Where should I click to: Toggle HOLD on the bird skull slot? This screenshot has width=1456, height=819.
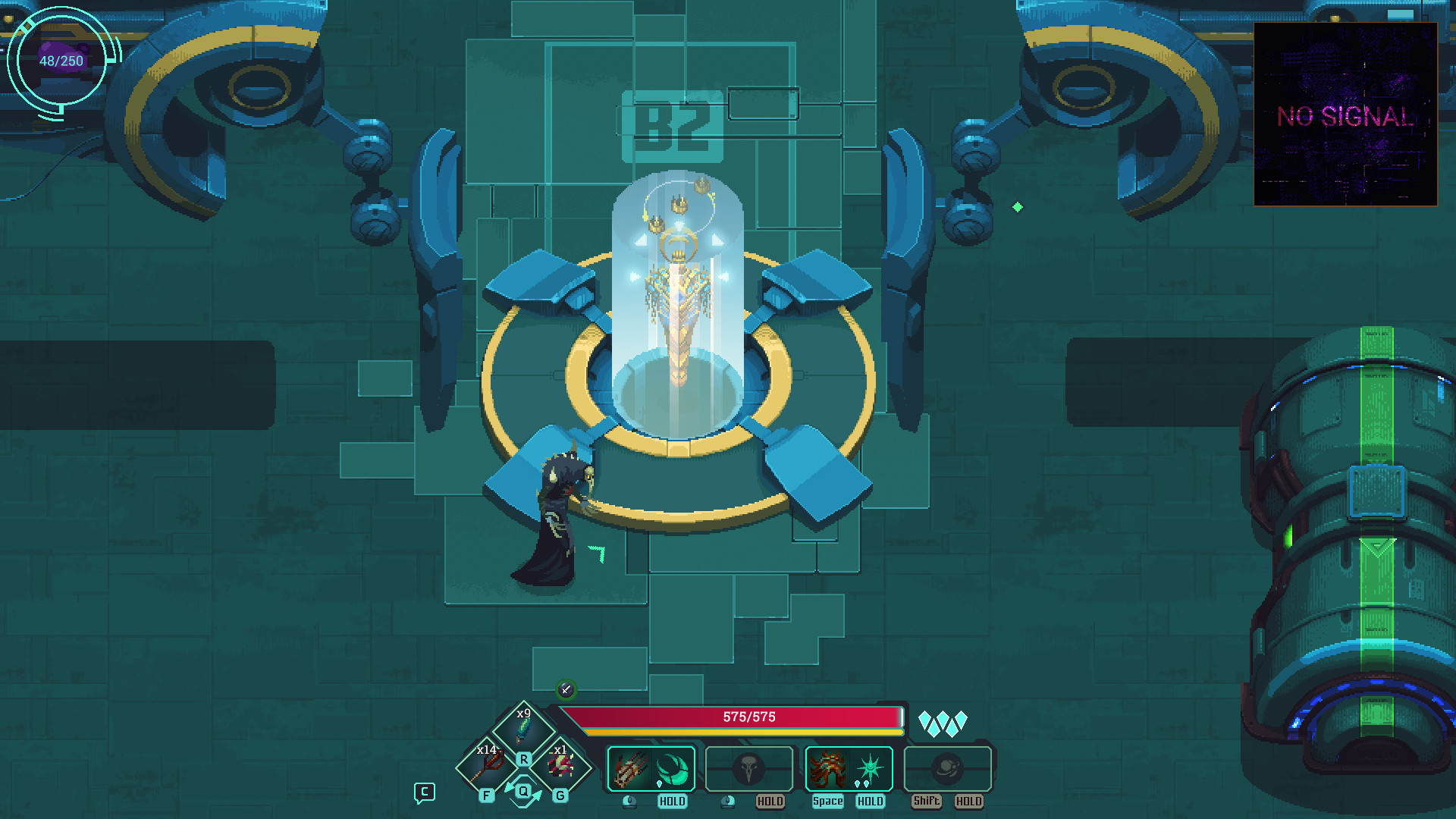point(770,801)
